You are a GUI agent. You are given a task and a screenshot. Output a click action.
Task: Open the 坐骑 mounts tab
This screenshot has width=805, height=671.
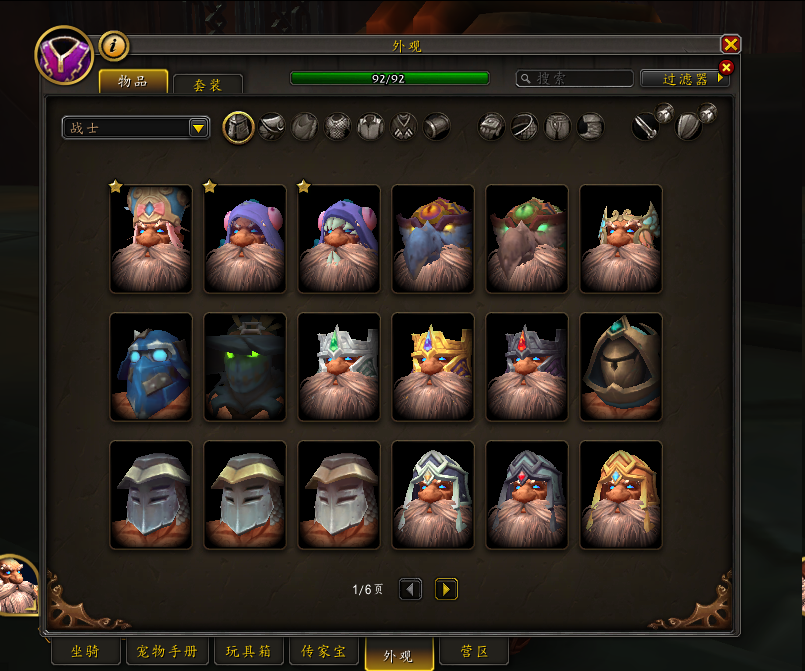coord(86,652)
